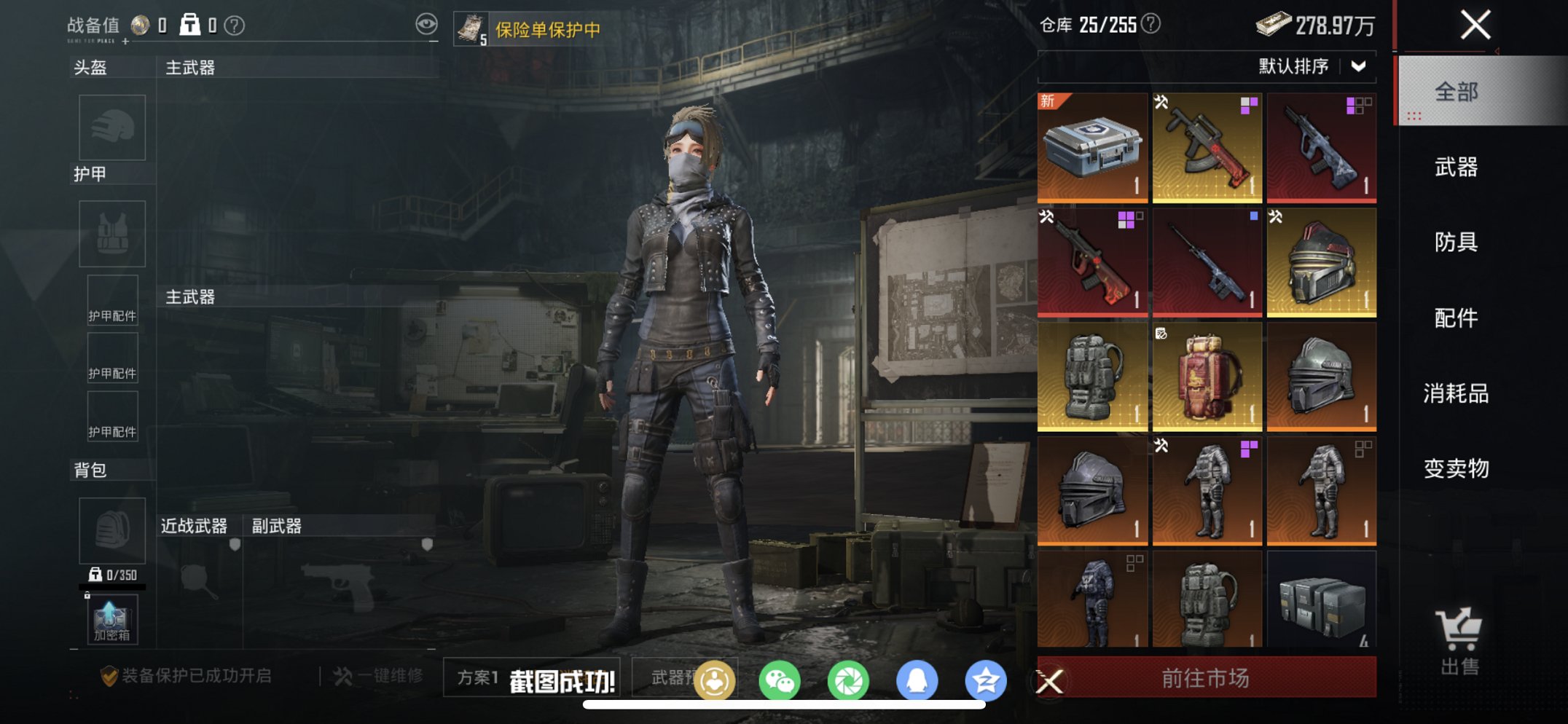The image size is (1568, 724).
Task: Click the yellow character preview icon near 武器预览
Action: 717,679
